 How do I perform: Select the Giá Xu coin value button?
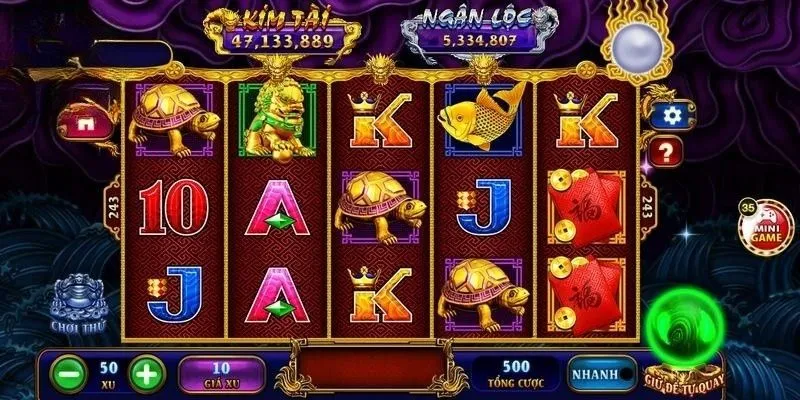tap(220, 374)
